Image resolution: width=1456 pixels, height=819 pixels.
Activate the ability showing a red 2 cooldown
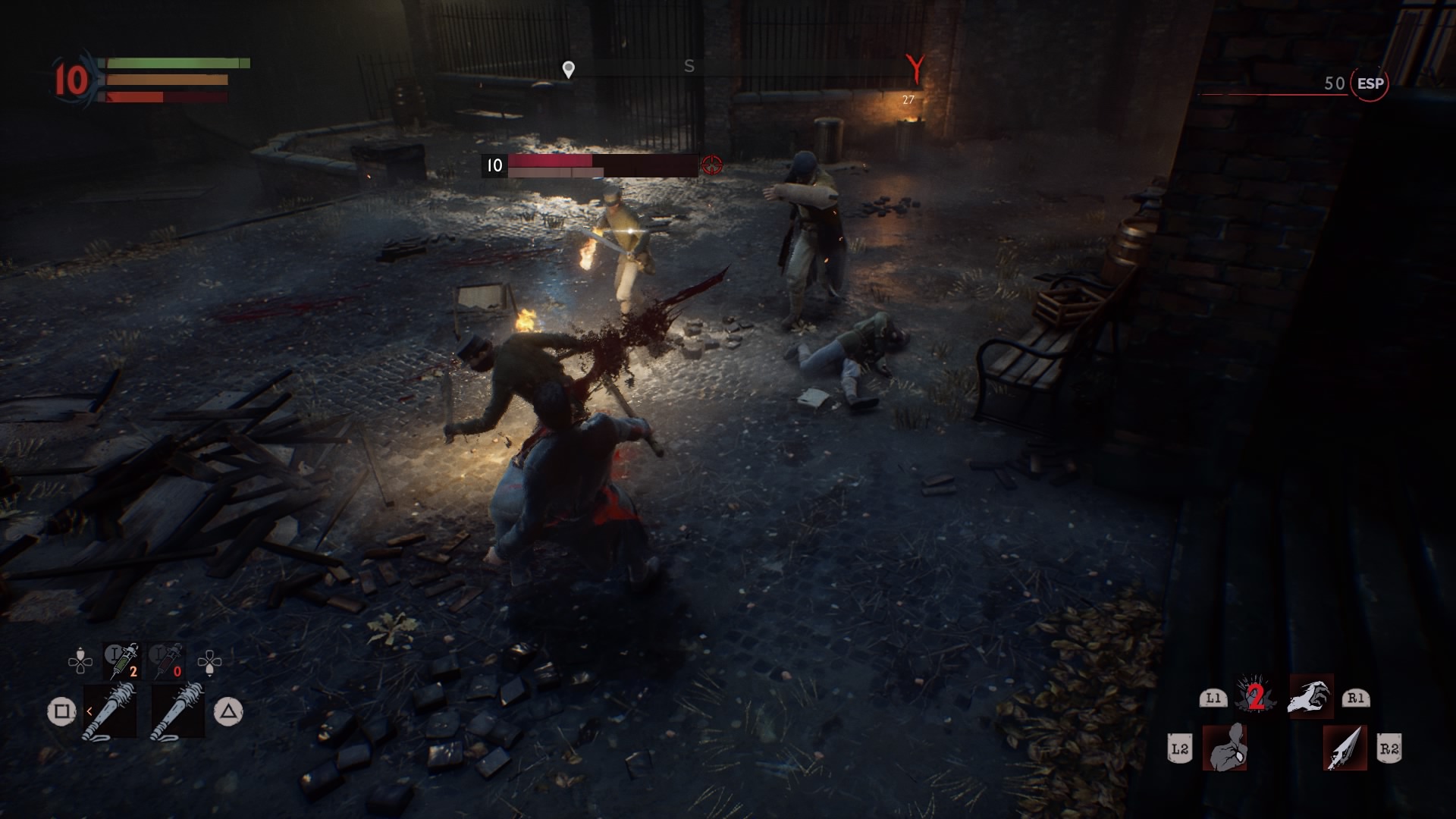pyautogui.click(x=1255, y=696)
